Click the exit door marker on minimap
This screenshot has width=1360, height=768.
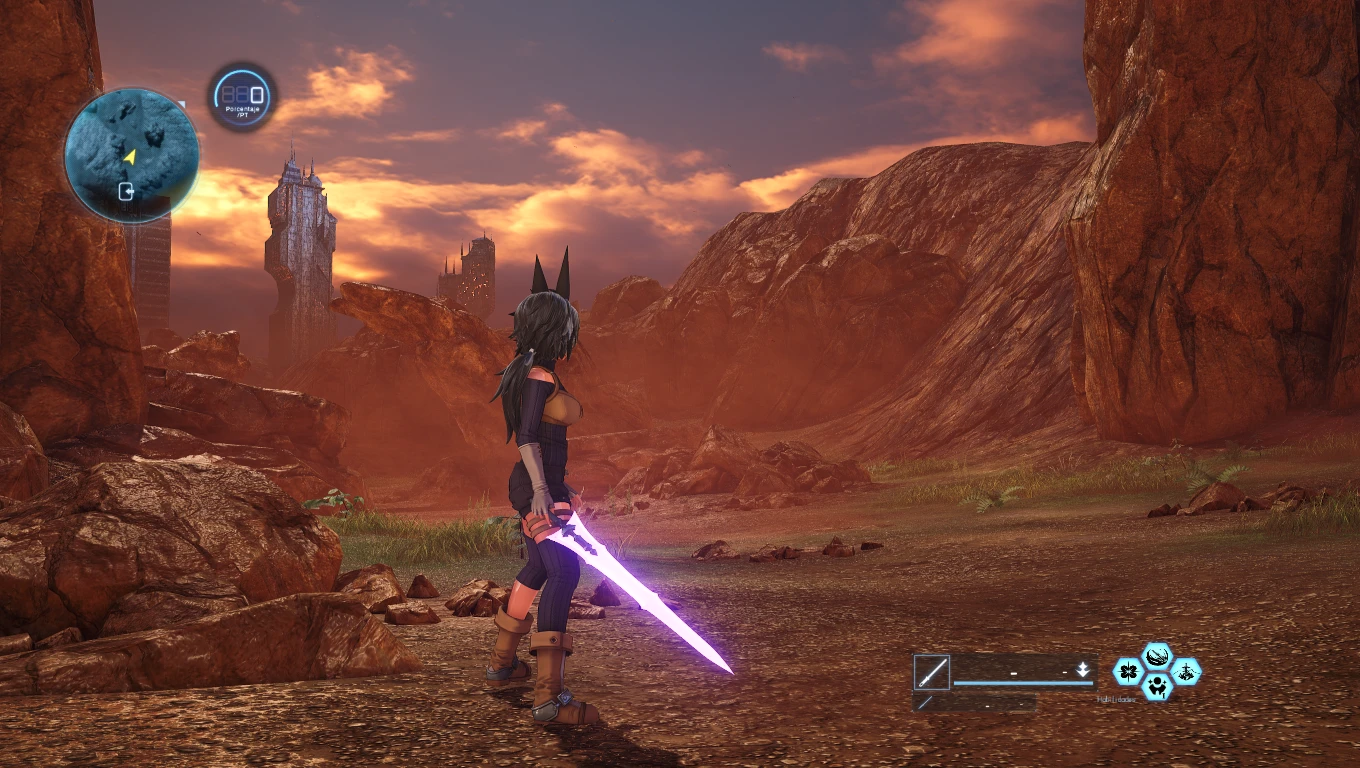[127, 191]
